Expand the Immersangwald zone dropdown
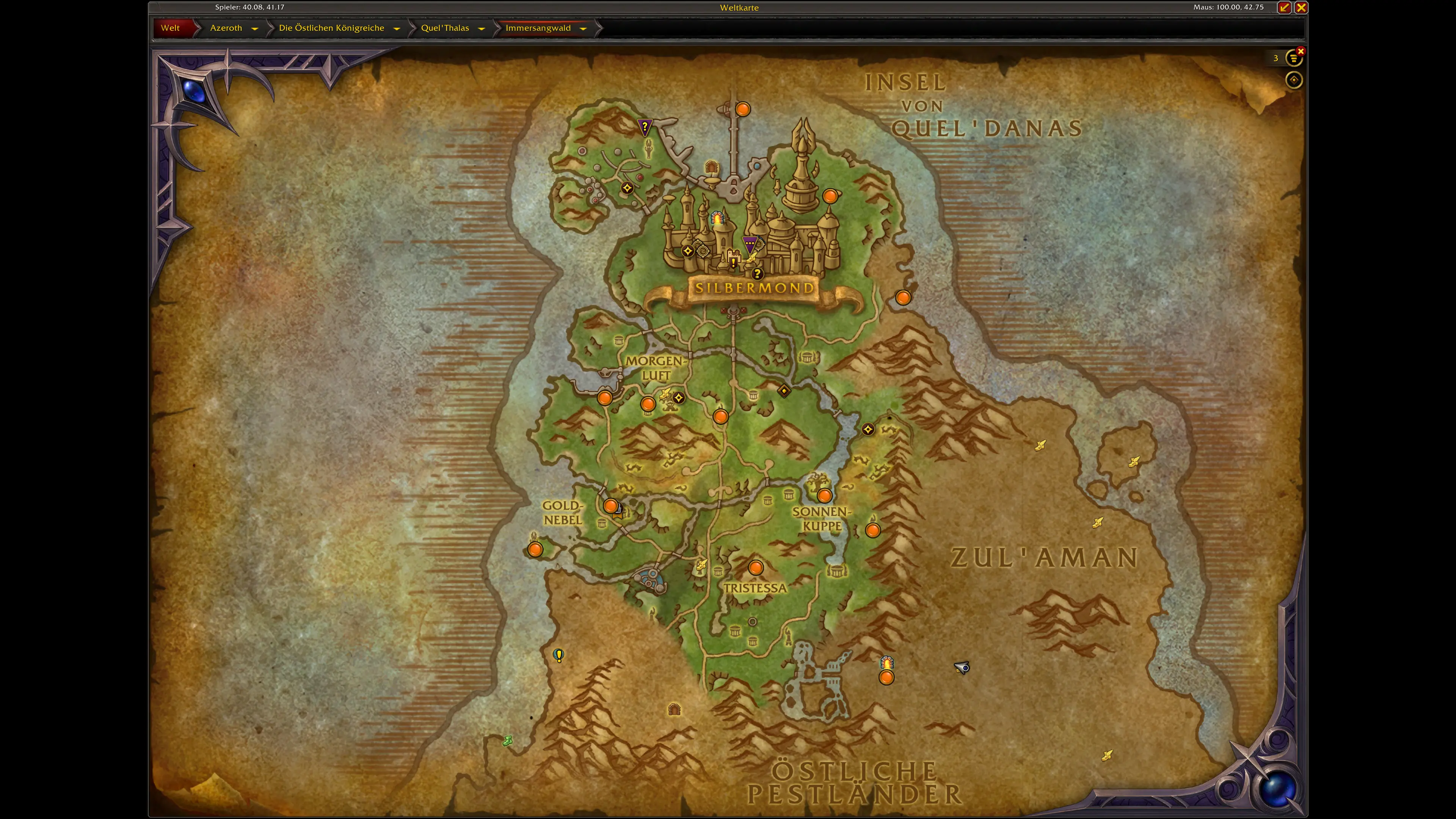The height and width of the screenshot is (819, 1456). click(583, 28)
